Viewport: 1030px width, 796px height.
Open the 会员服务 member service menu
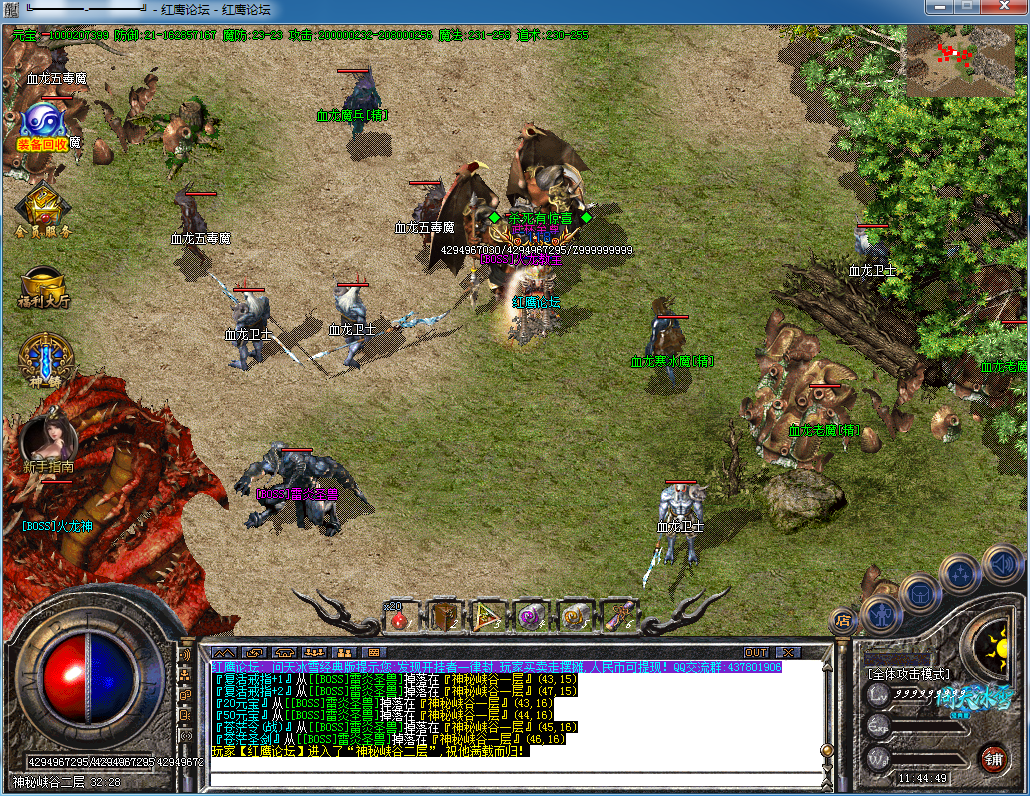[x=43, y=208]
